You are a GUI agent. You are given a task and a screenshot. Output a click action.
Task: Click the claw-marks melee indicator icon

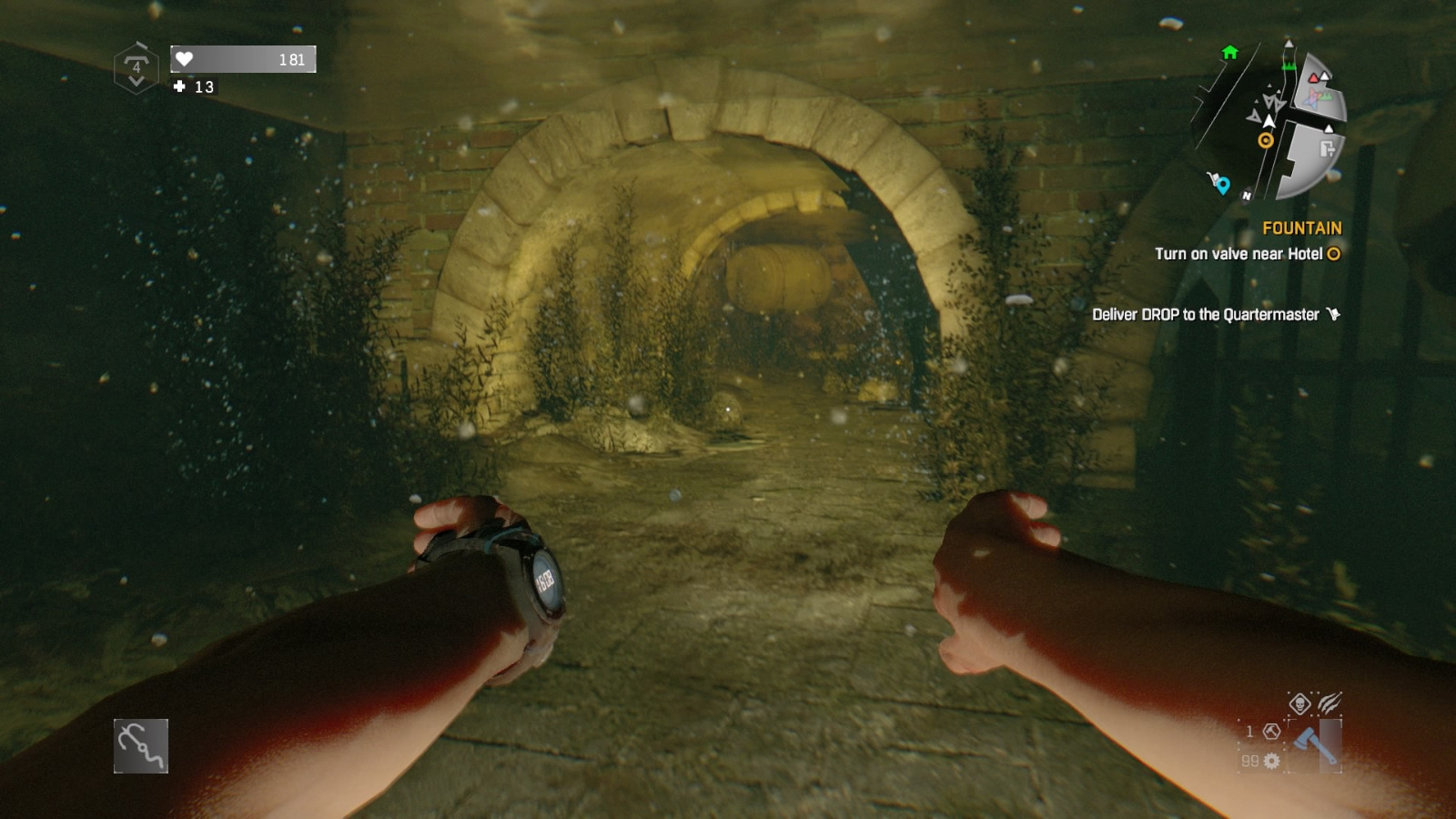(x=1330, y=703)
